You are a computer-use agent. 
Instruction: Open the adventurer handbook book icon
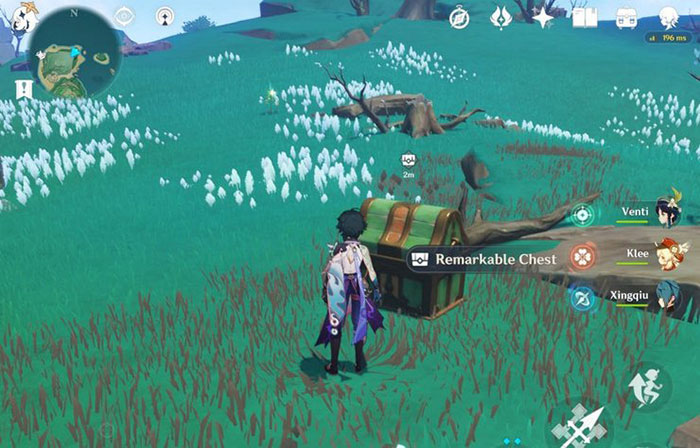[584, 18]
